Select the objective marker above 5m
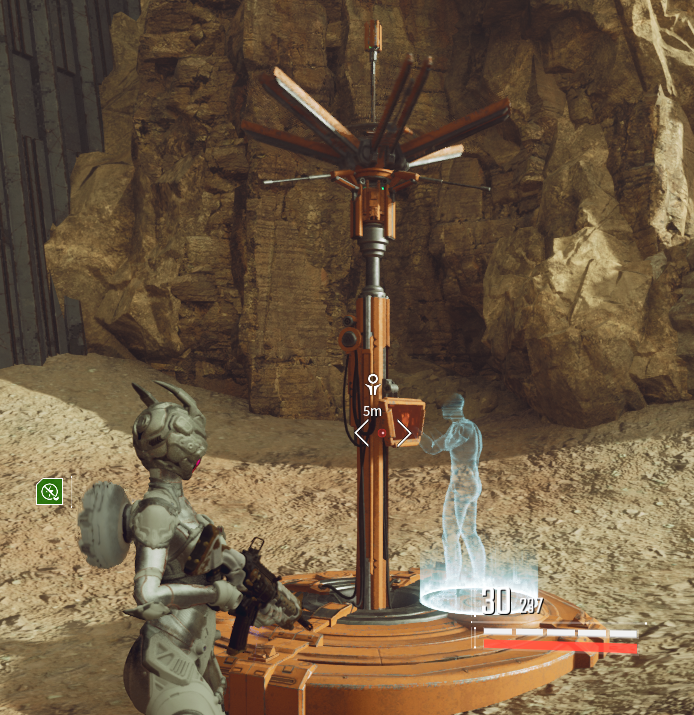The height and width of the screenshot is (715, 694). tap(372, 385)
